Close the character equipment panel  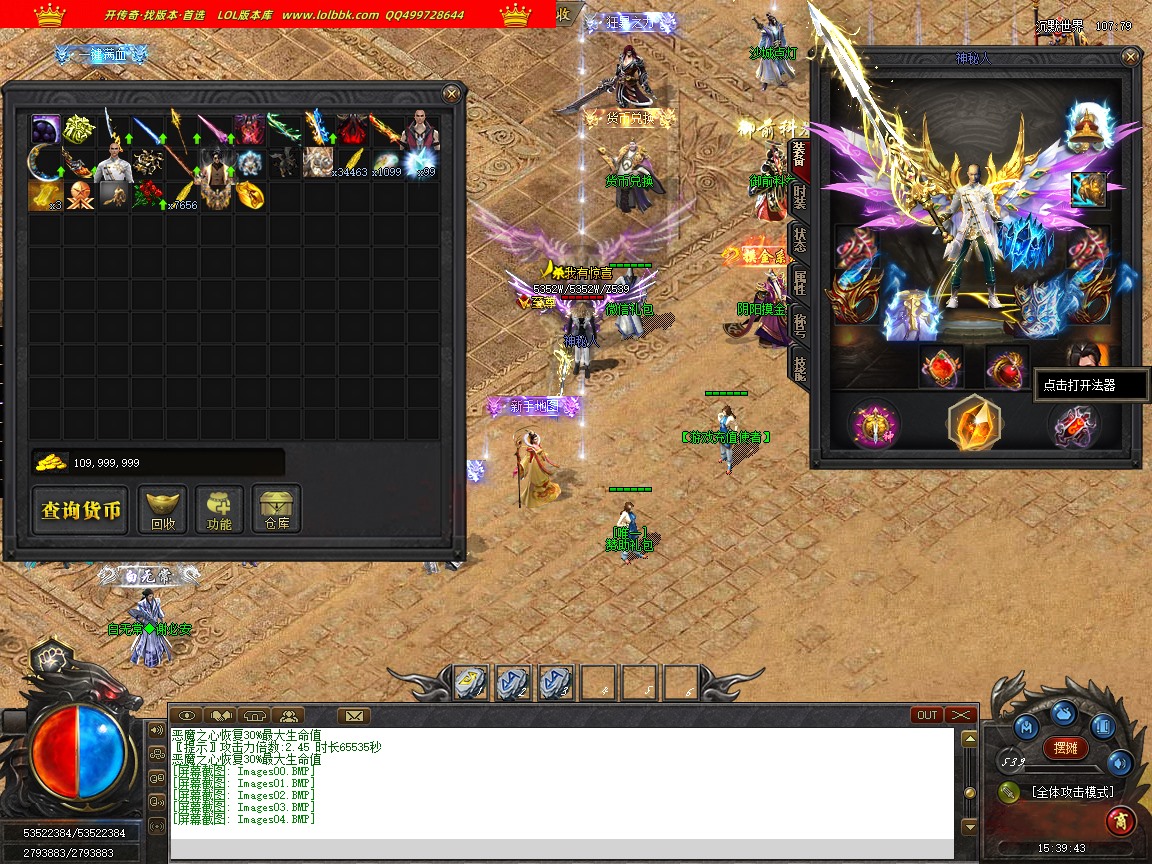tap(1130, 58)
